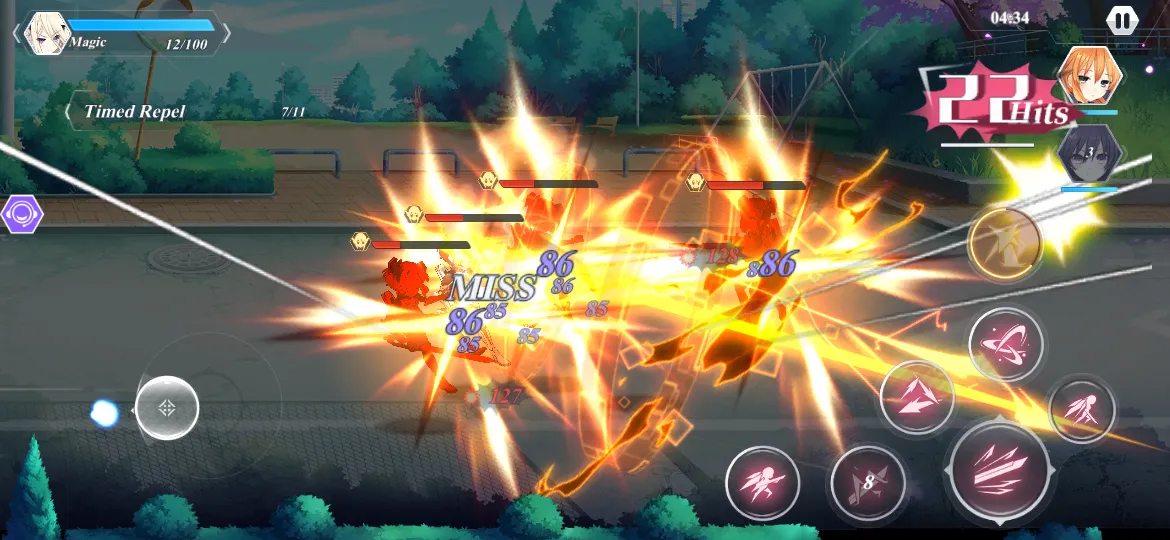Switch to the dark-haired teammate portrait

click(1087, 153)
